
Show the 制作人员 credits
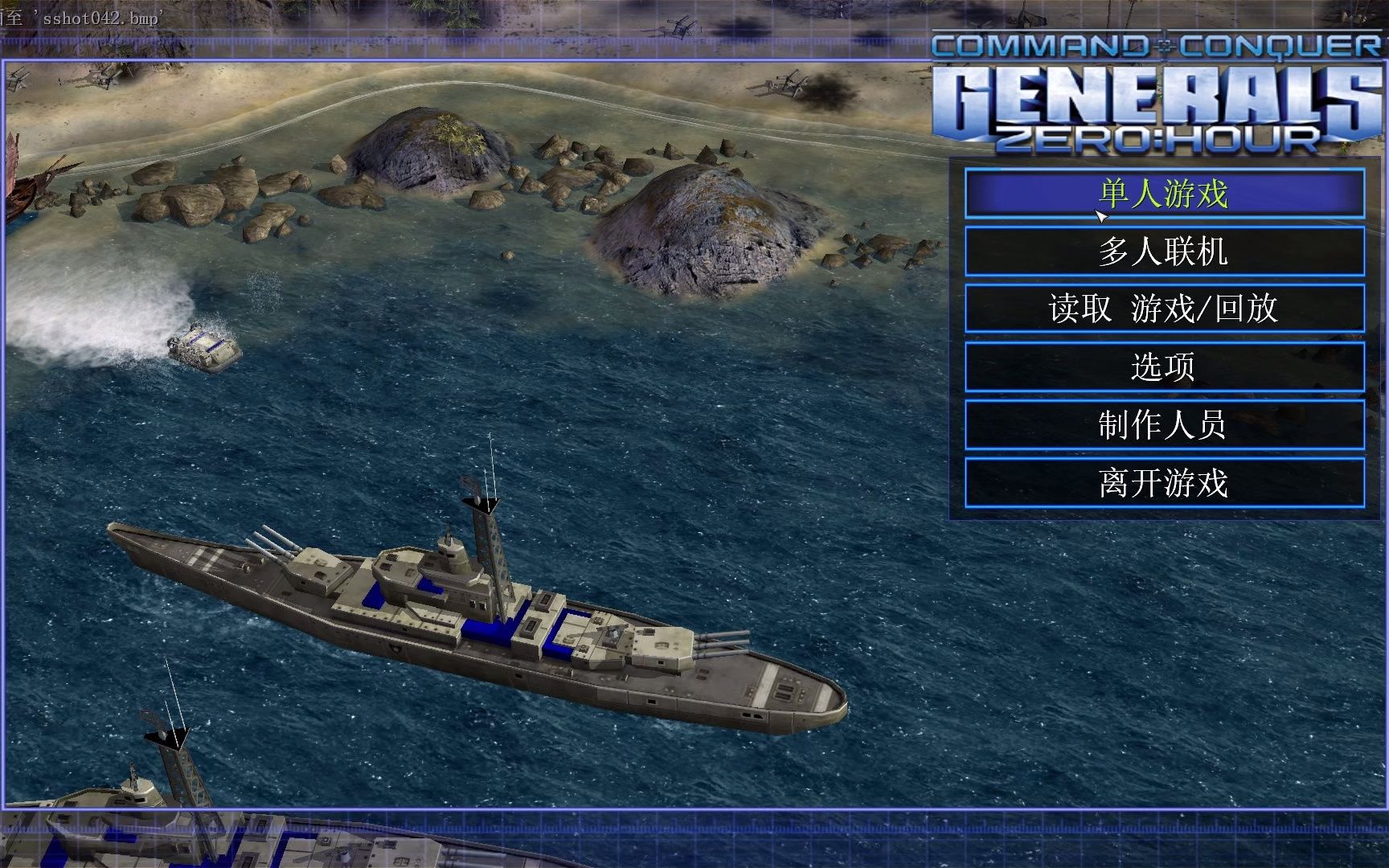(x=1164, y=424)
